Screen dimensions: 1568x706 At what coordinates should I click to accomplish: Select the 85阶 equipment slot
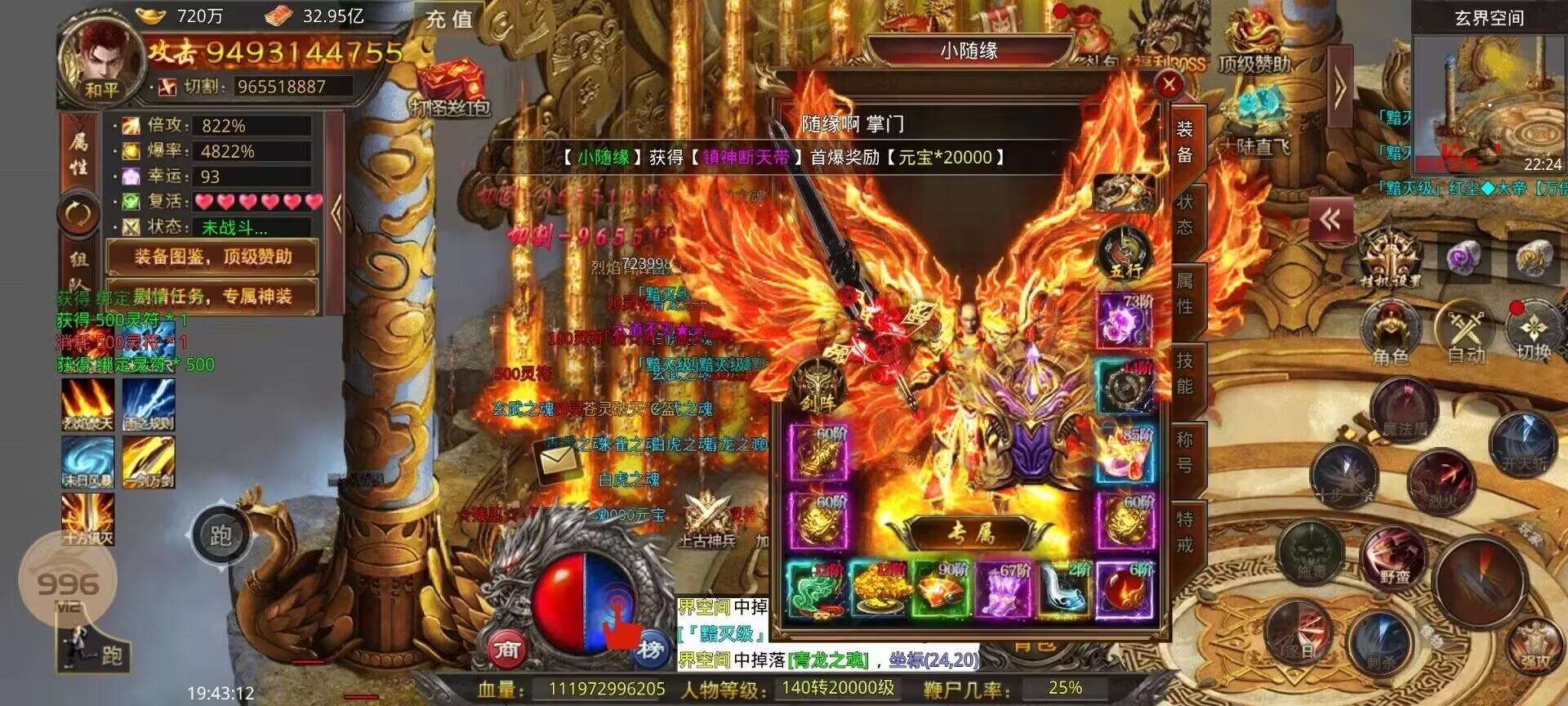1125,454
